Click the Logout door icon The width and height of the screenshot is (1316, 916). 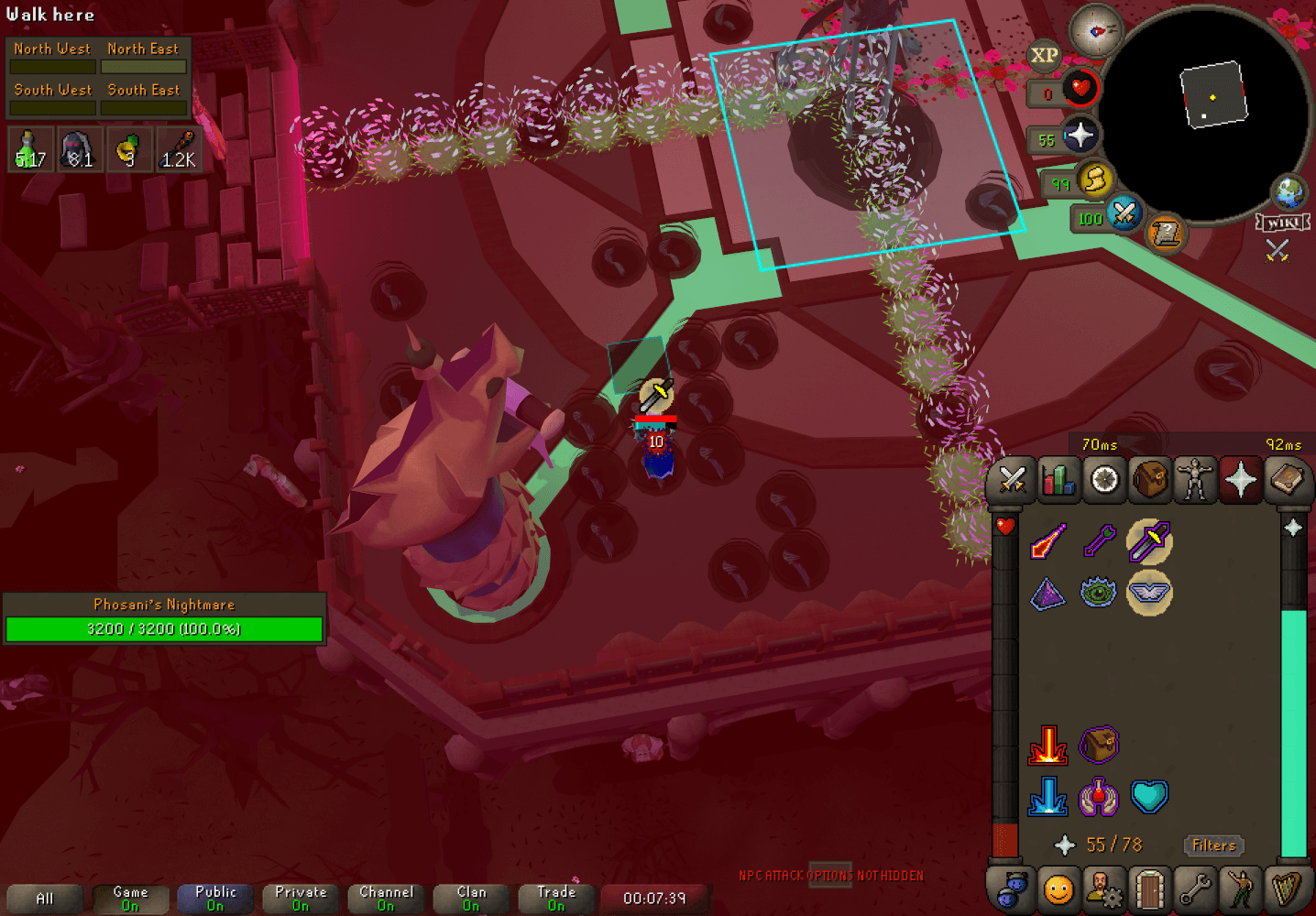1149,889
